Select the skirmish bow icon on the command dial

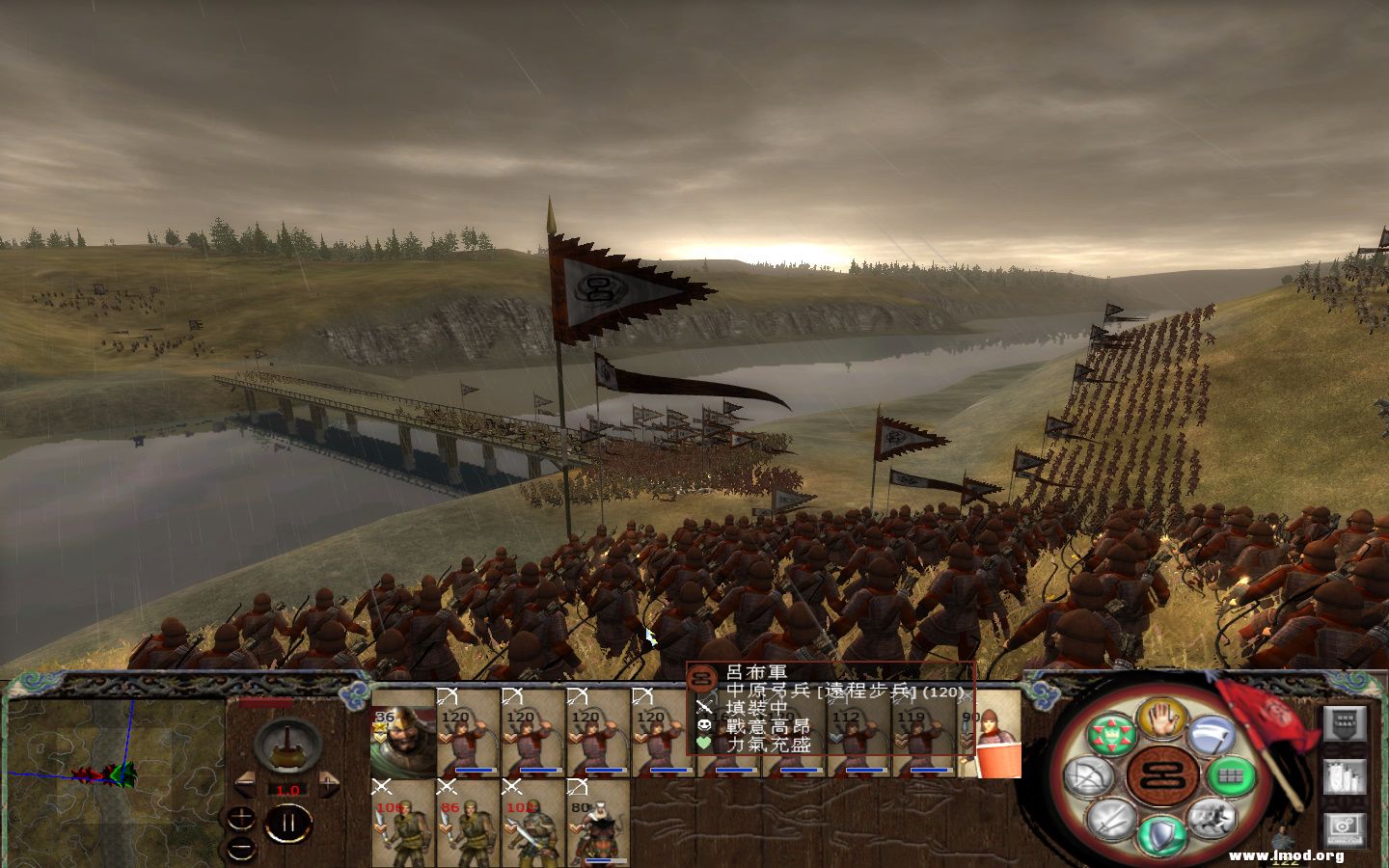click(1087, 775)
